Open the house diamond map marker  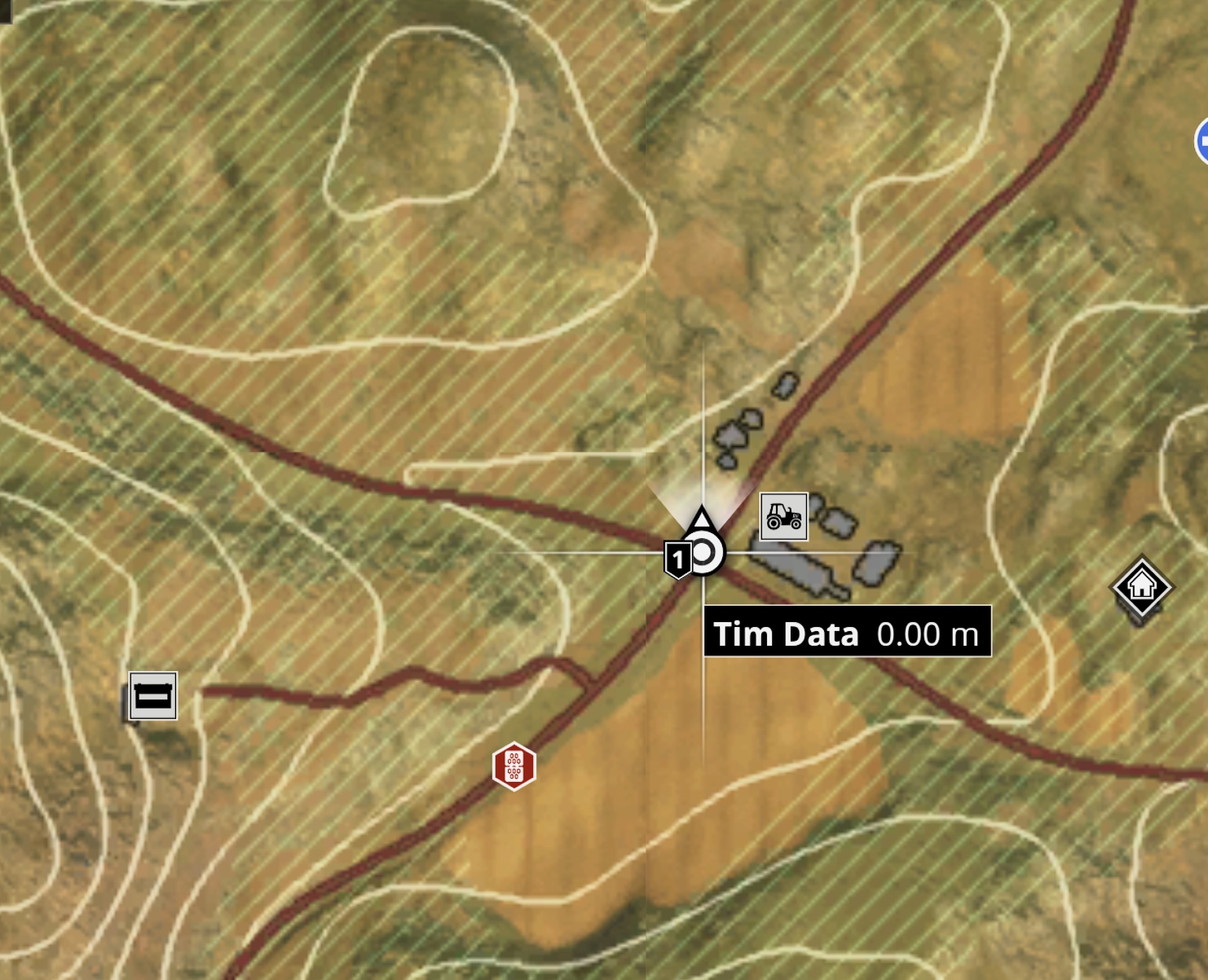click(x=1141, y=586)
